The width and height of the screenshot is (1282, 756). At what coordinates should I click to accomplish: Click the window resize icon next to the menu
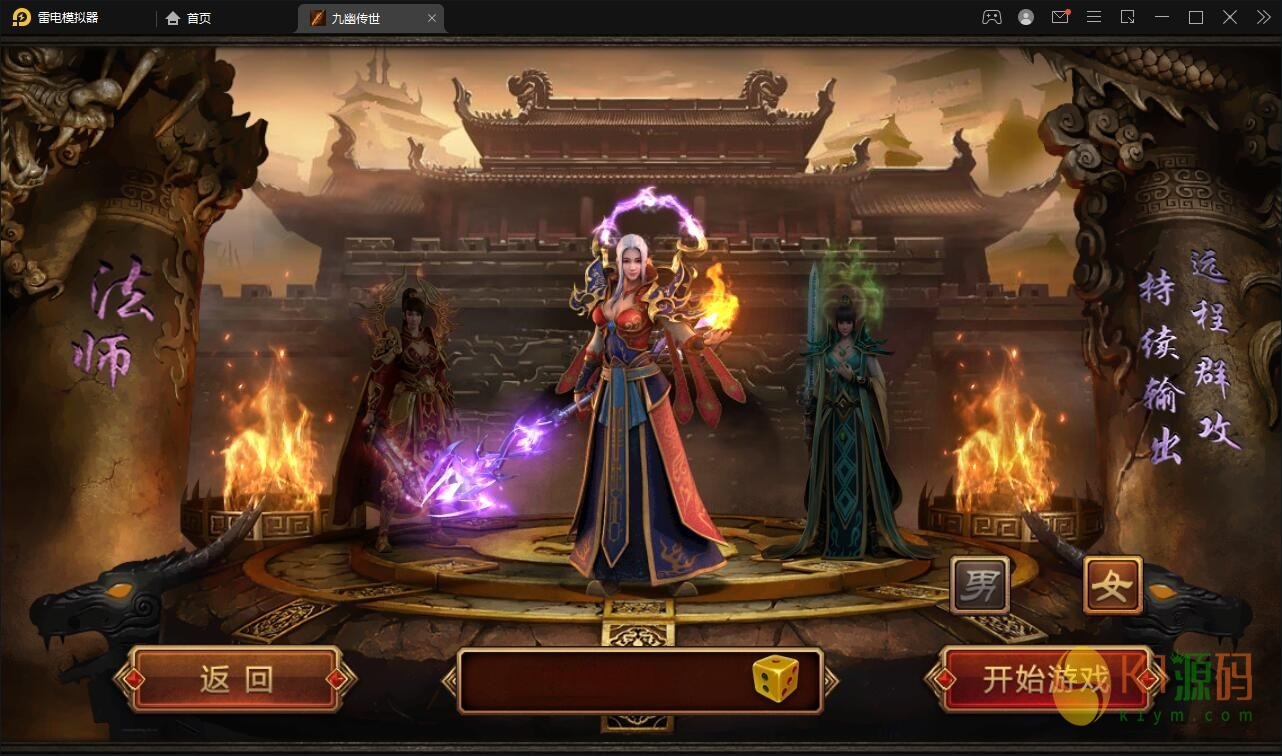tap(1128, 17)
